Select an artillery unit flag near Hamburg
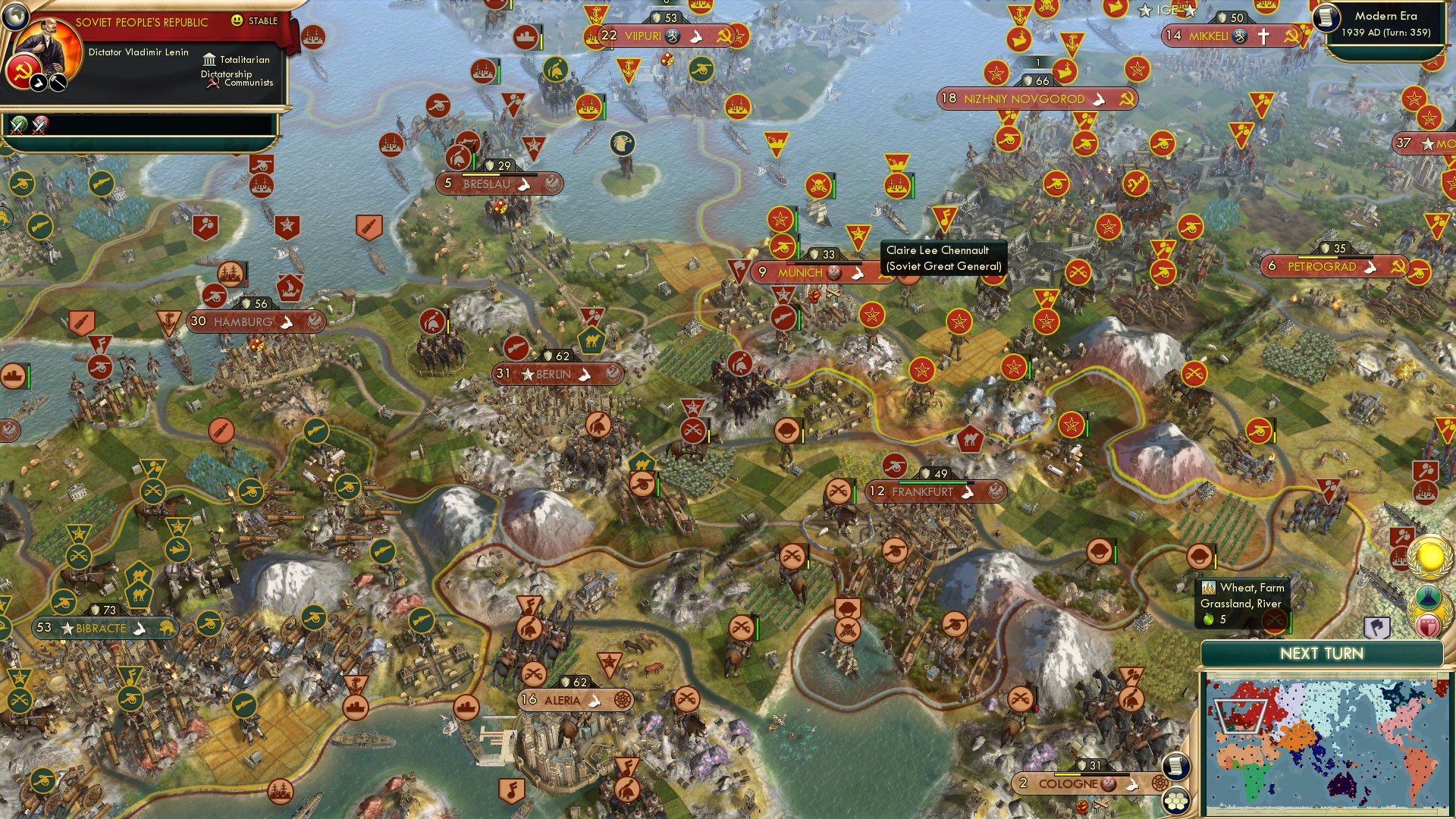Screen dimensions: 1456x819 pos(215,296)
